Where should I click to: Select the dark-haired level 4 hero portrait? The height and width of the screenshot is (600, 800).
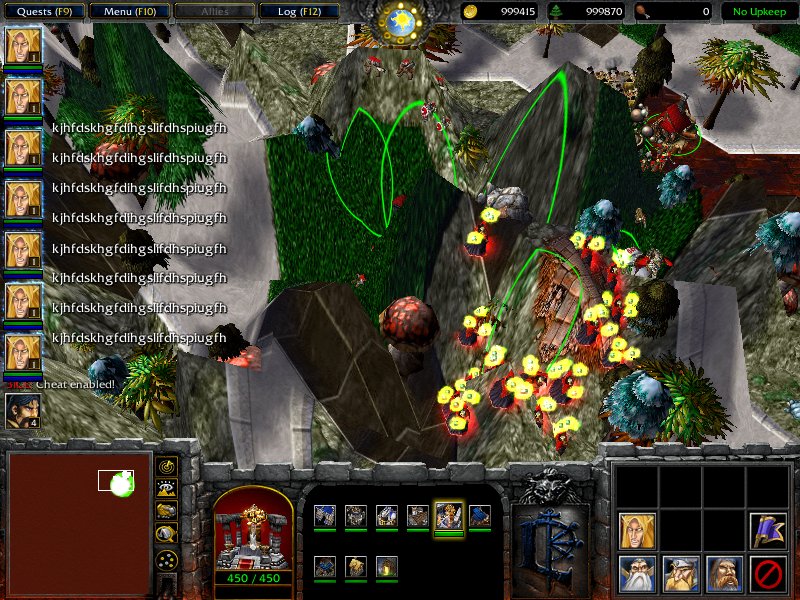[21, 411]
